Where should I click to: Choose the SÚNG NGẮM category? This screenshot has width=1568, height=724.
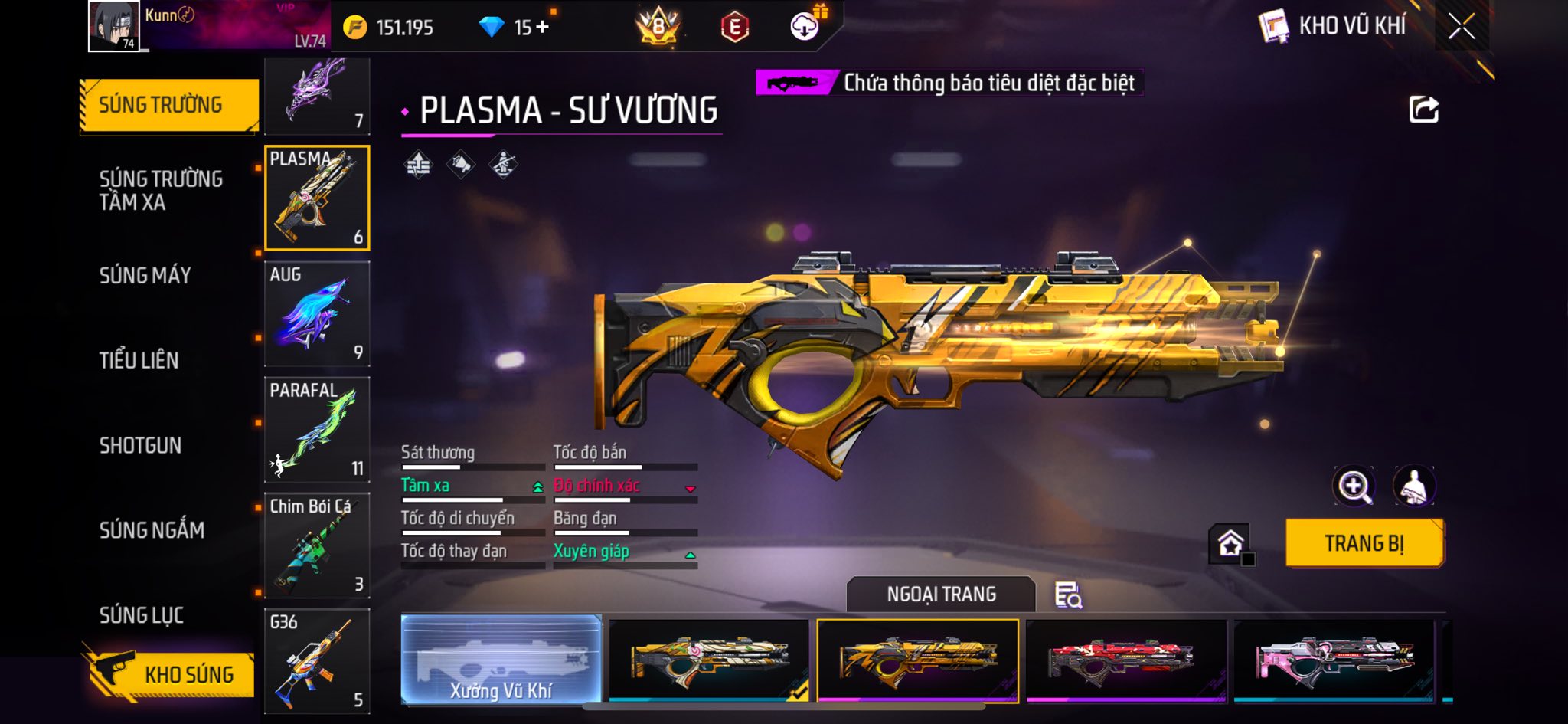coord(152,530)
